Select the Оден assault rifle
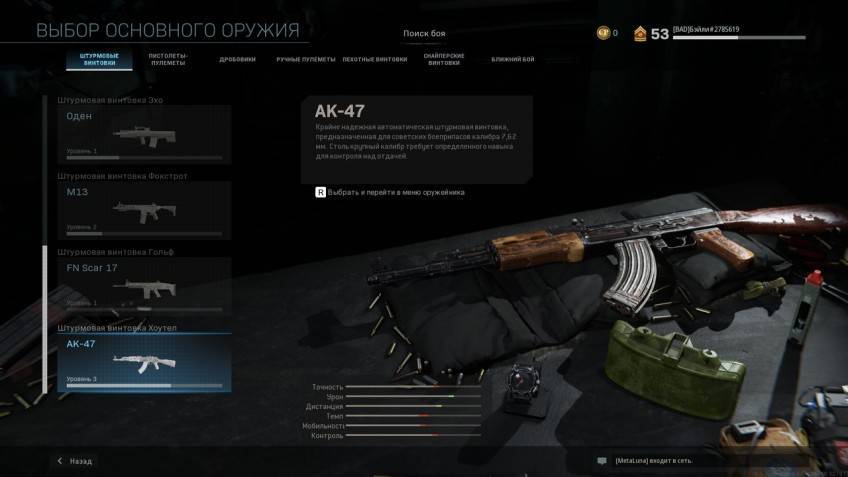Viewport: 848px width, 477px height. [145, 135]
